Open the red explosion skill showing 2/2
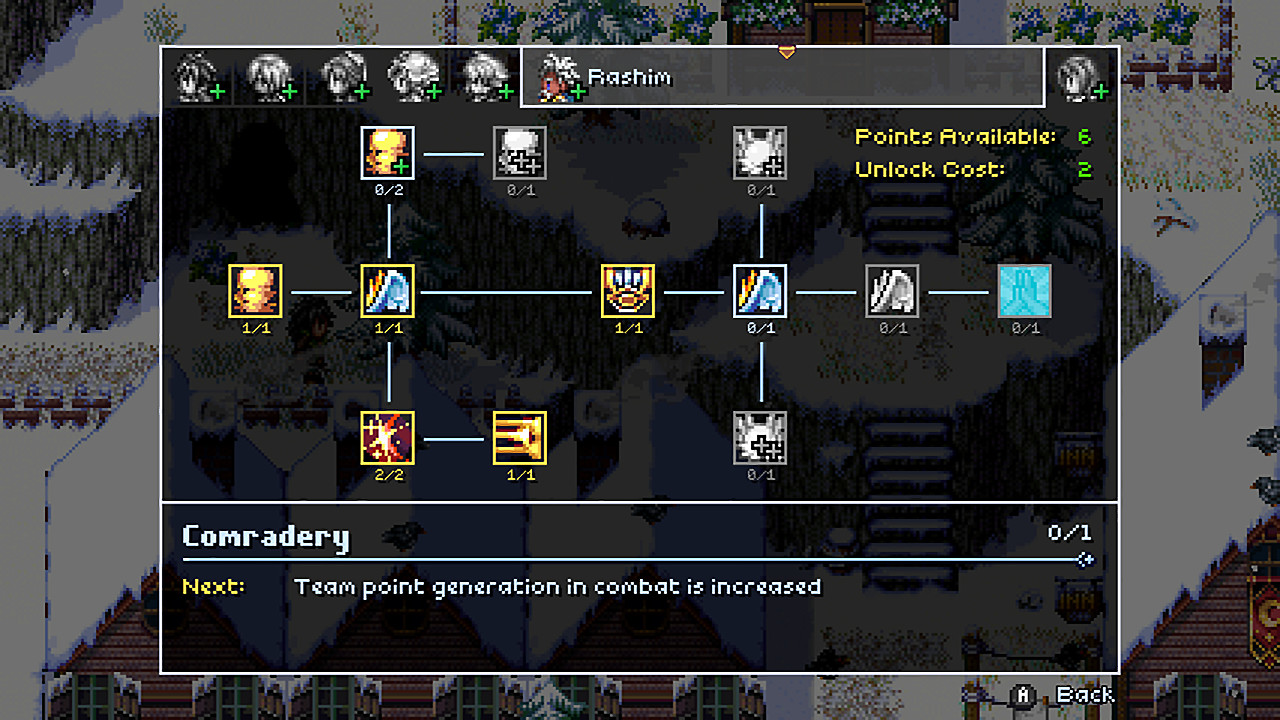 (x=386, y=438)
